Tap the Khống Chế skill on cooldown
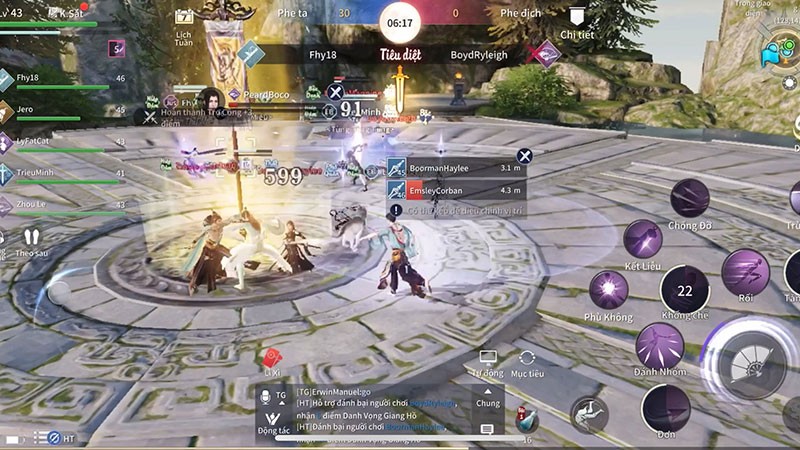The image size is (800, 450). click(684, 290)
